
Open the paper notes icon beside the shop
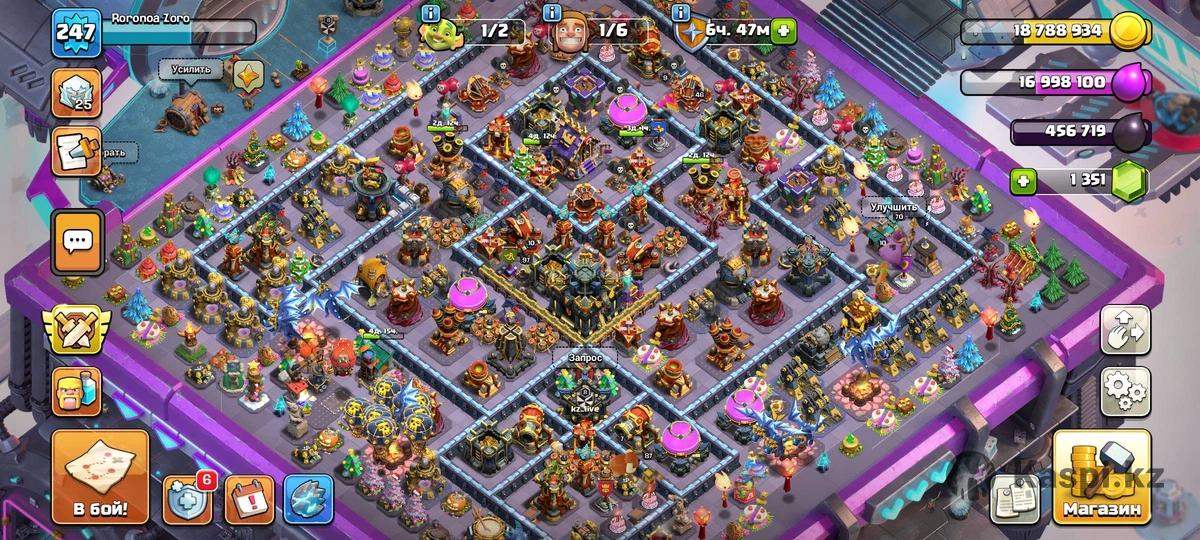[1013, 497]
